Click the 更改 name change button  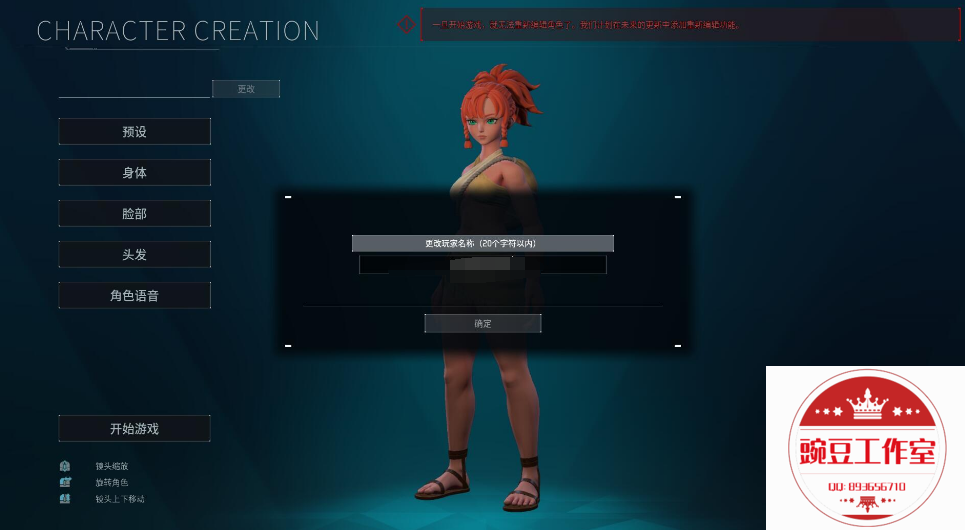[x=246, y=89]
